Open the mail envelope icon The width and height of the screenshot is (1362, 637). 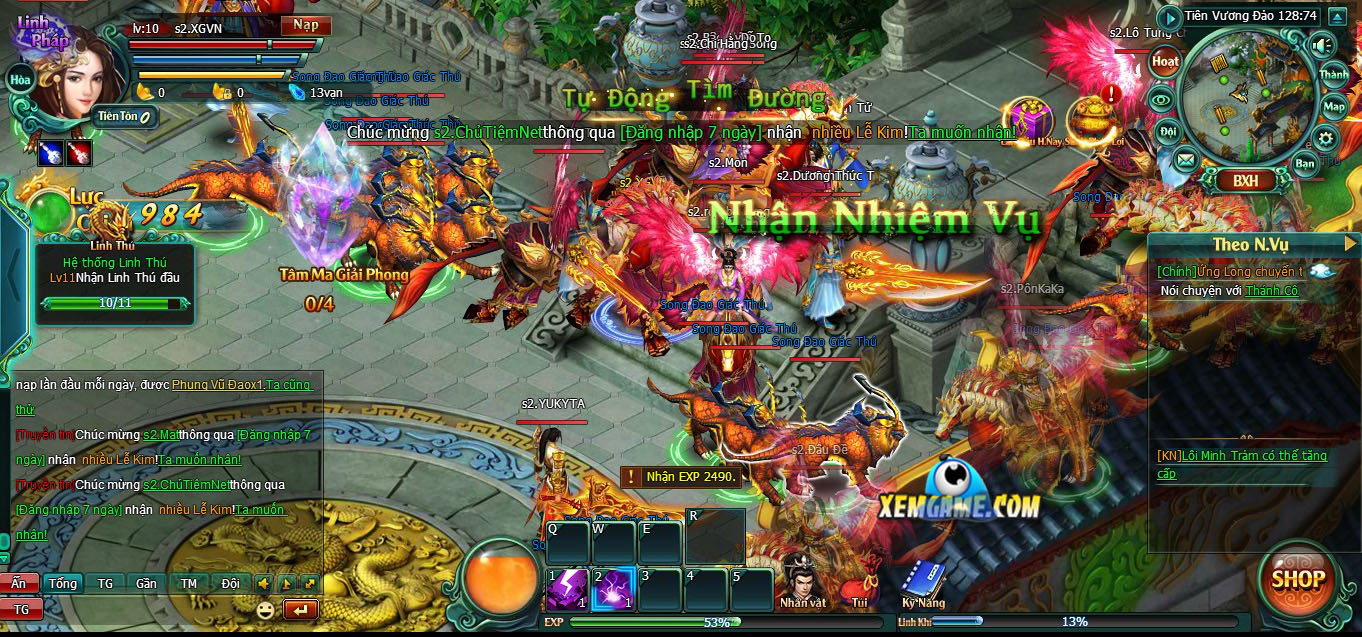pyautogui.click(x=1185, y=159)
